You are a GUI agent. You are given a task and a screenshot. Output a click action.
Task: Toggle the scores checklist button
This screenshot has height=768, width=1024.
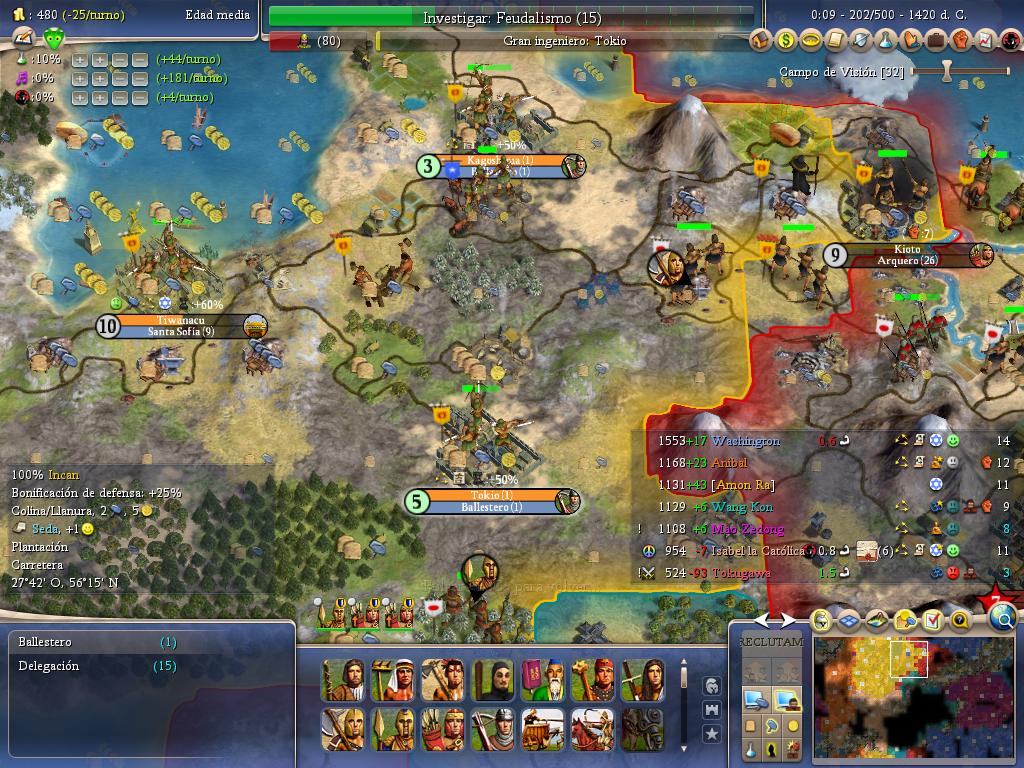click(933, 620)
